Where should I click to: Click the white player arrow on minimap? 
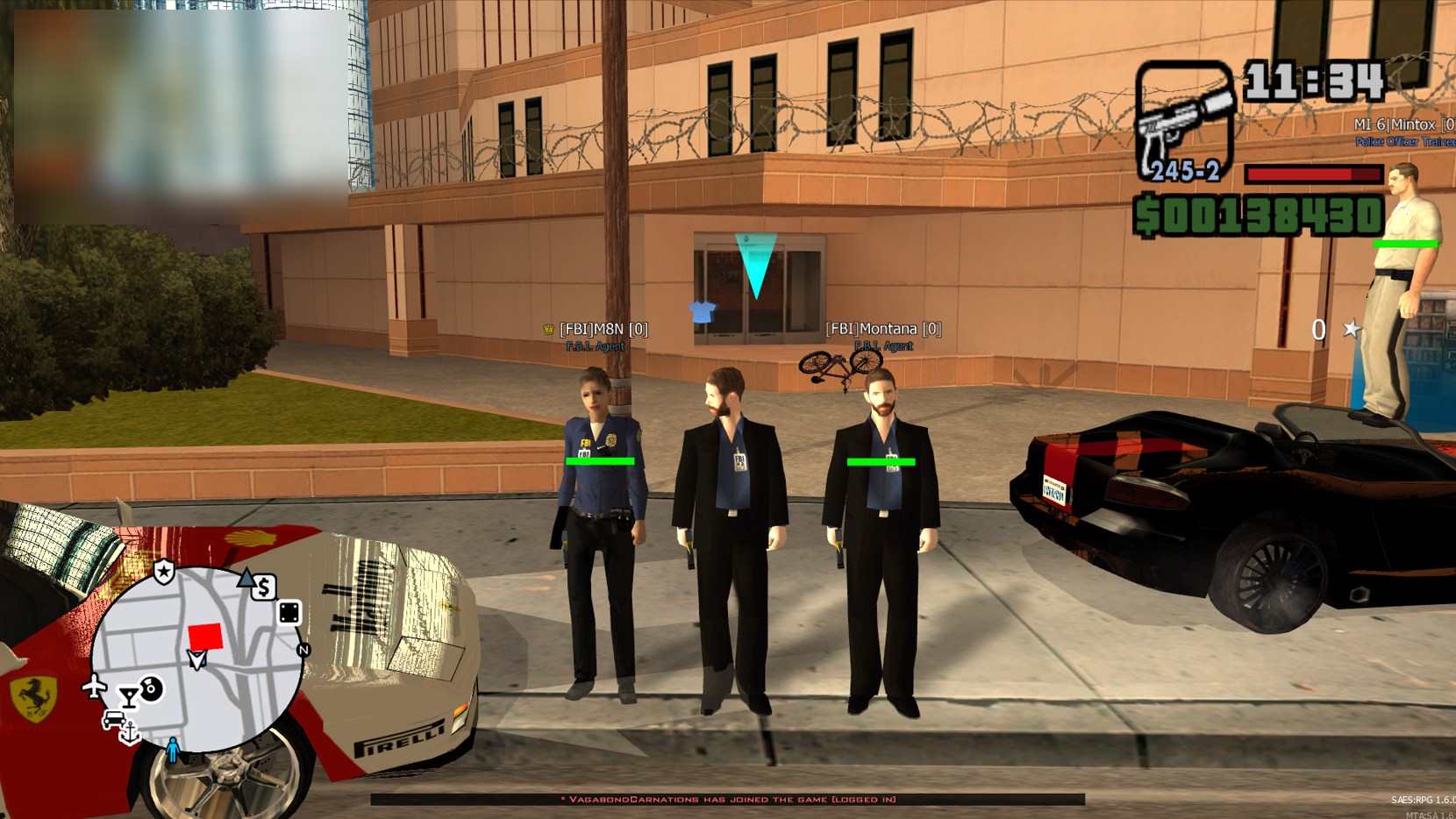tap(198, 659)
